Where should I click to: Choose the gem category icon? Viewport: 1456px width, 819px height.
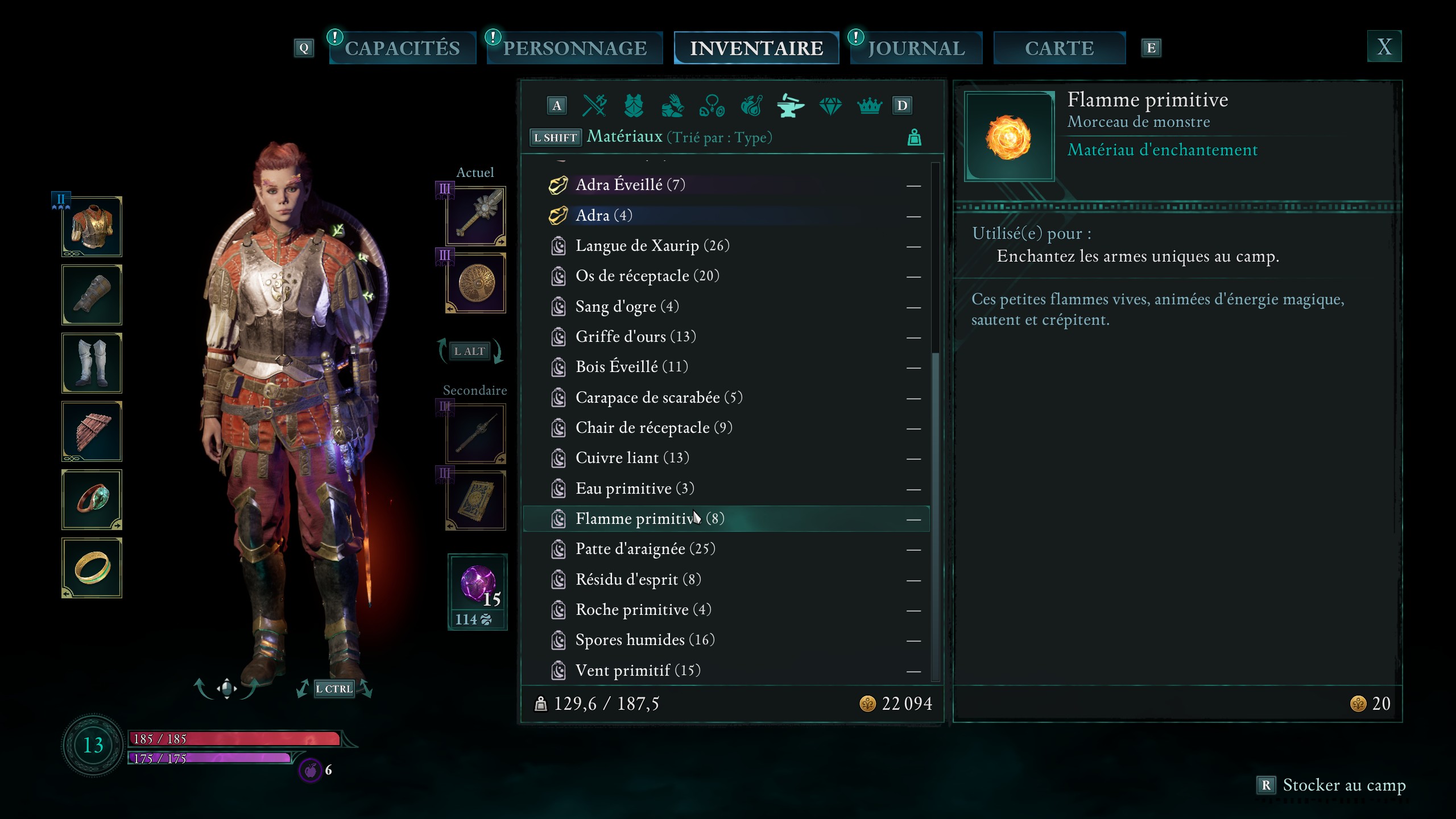tap(830, 106)
